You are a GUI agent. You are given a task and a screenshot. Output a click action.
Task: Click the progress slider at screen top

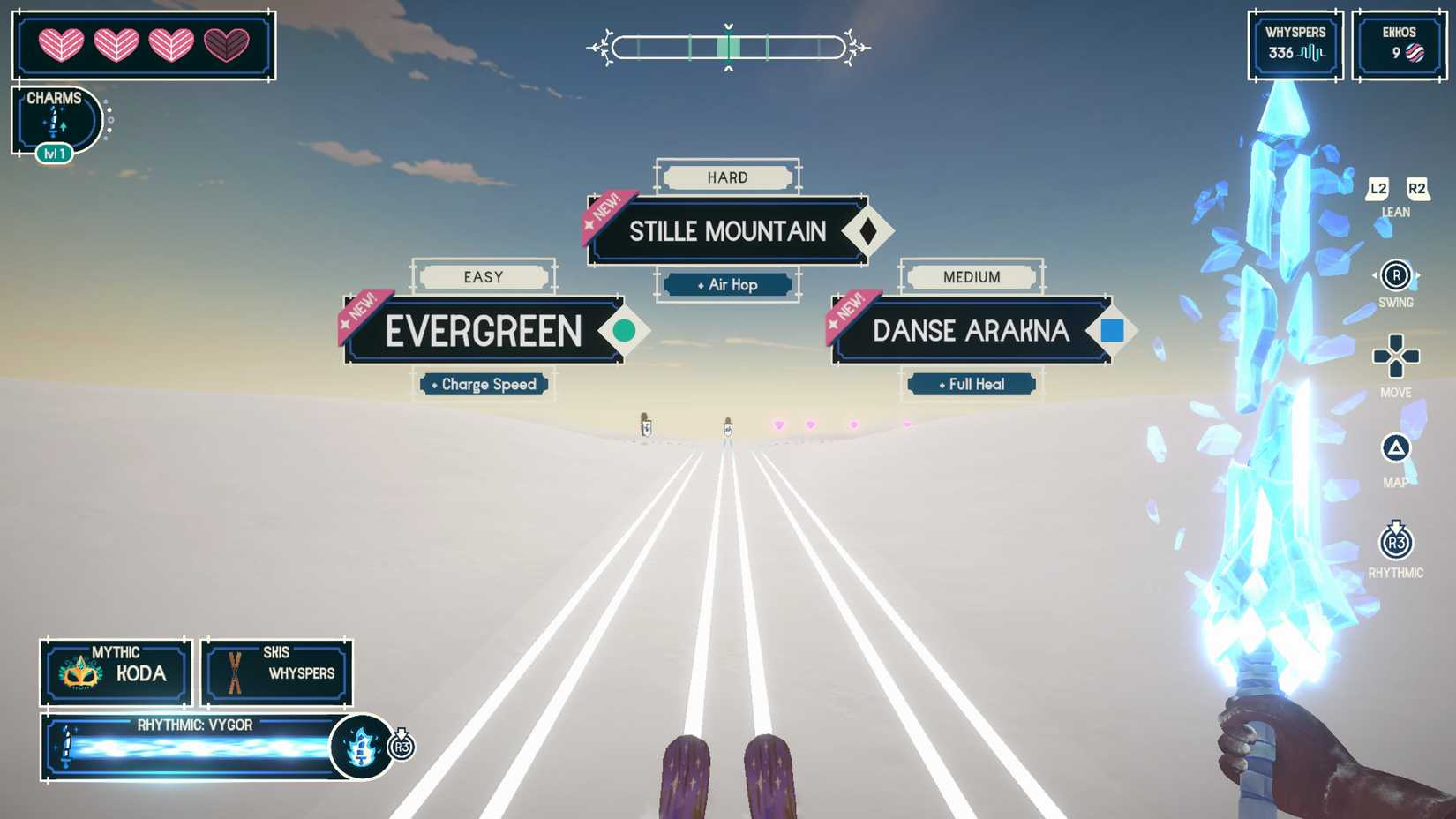pos(727,49)
